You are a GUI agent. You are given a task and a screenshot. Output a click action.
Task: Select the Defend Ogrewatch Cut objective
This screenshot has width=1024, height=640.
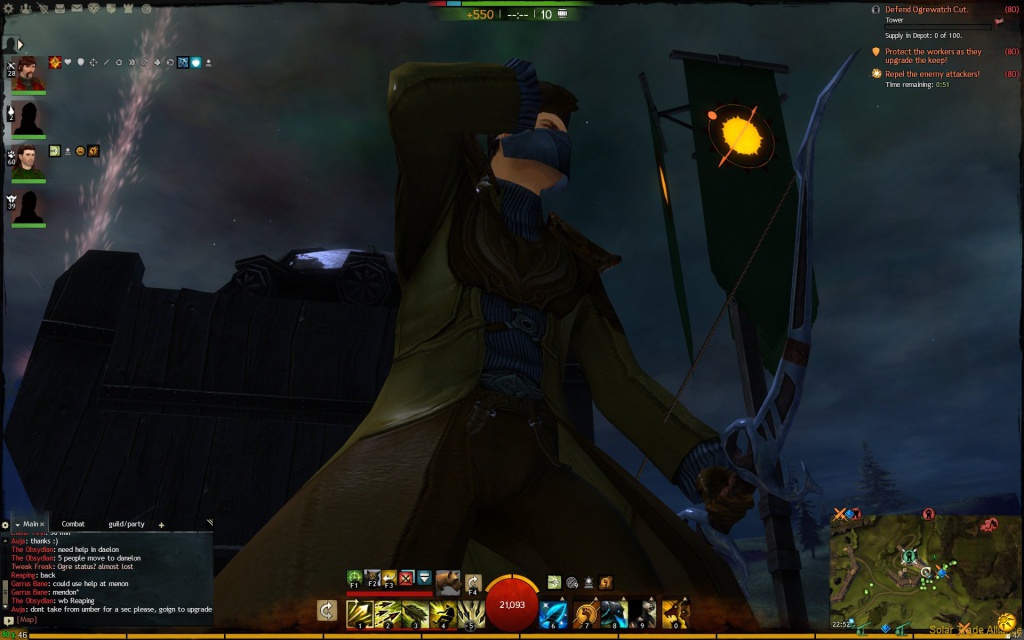[926, 9]
